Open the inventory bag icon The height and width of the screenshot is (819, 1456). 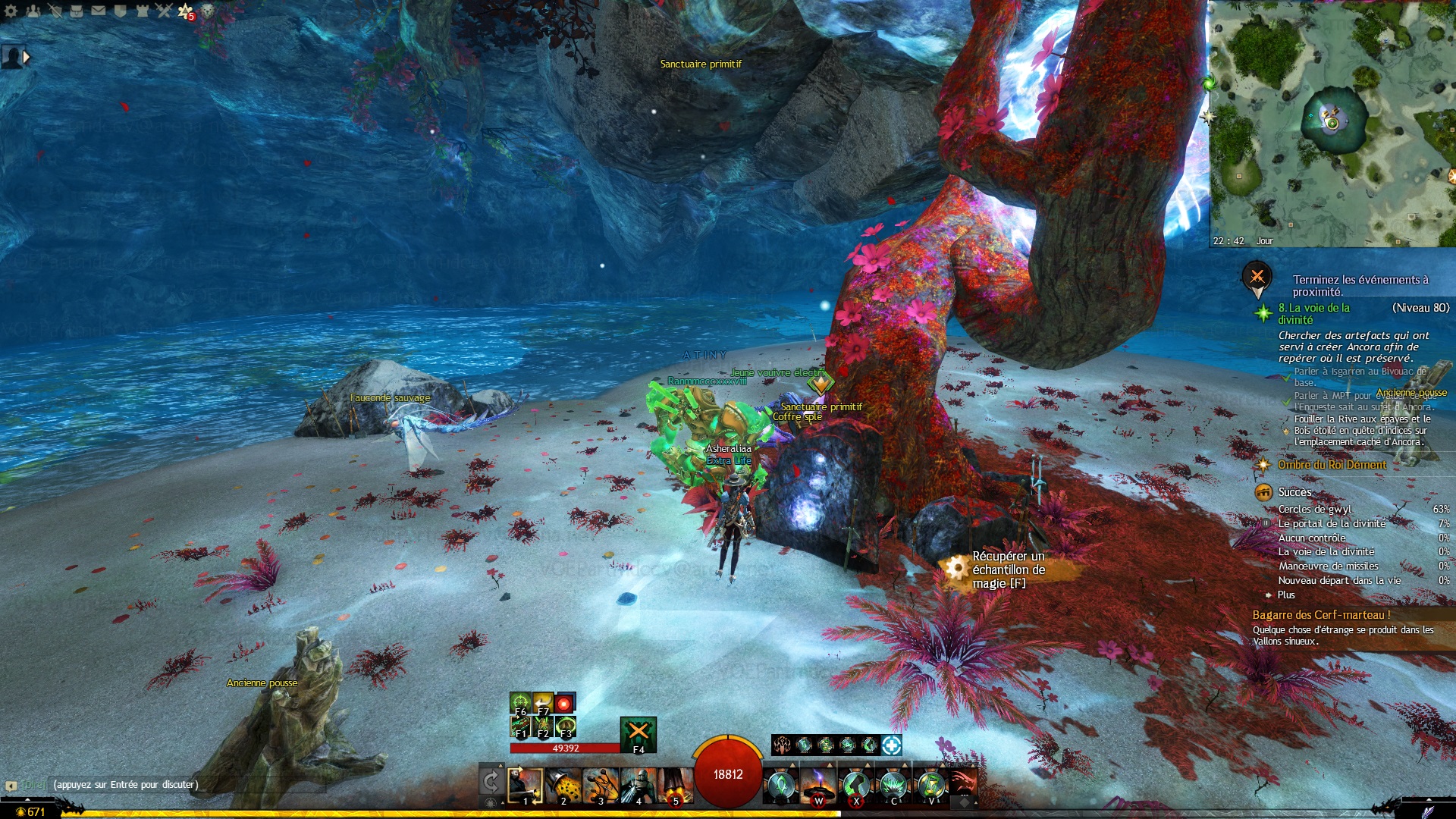point(77,11)
